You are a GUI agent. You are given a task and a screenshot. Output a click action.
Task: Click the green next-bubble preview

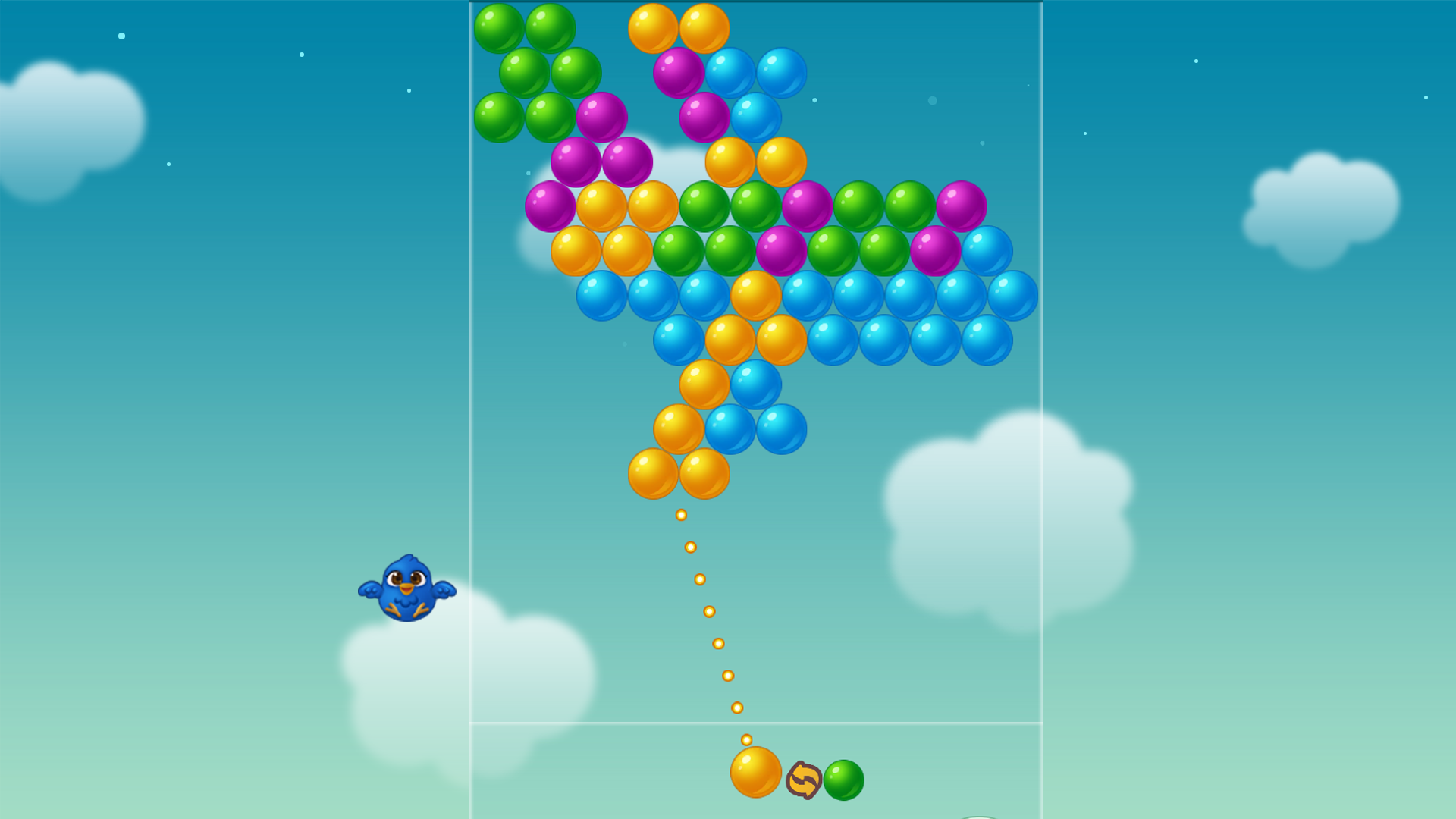844,778
